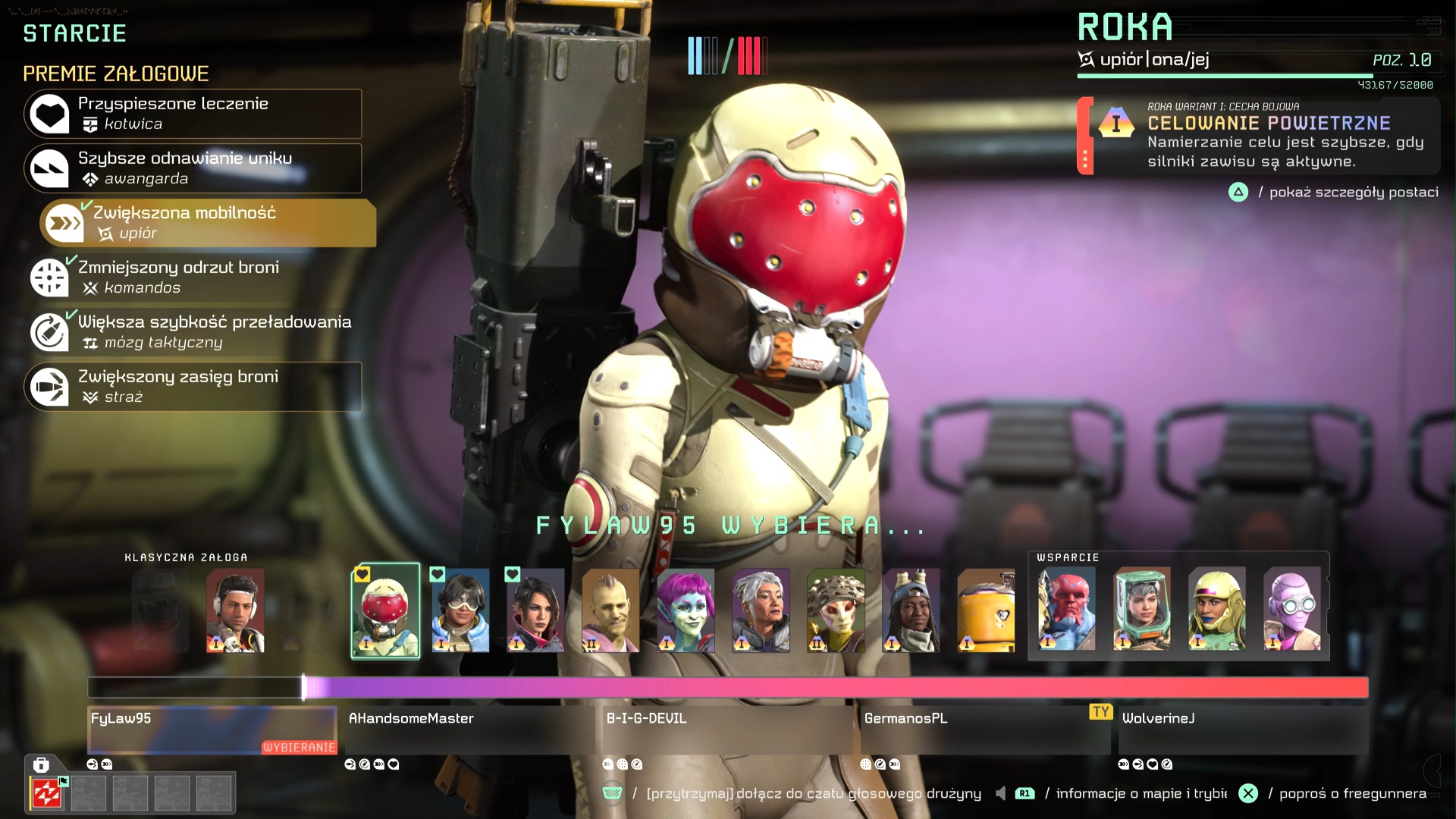This screenshot has width=1456, height=819.
Task: Choose the pink-haired green alien character
Action: (x=686, y=610)
